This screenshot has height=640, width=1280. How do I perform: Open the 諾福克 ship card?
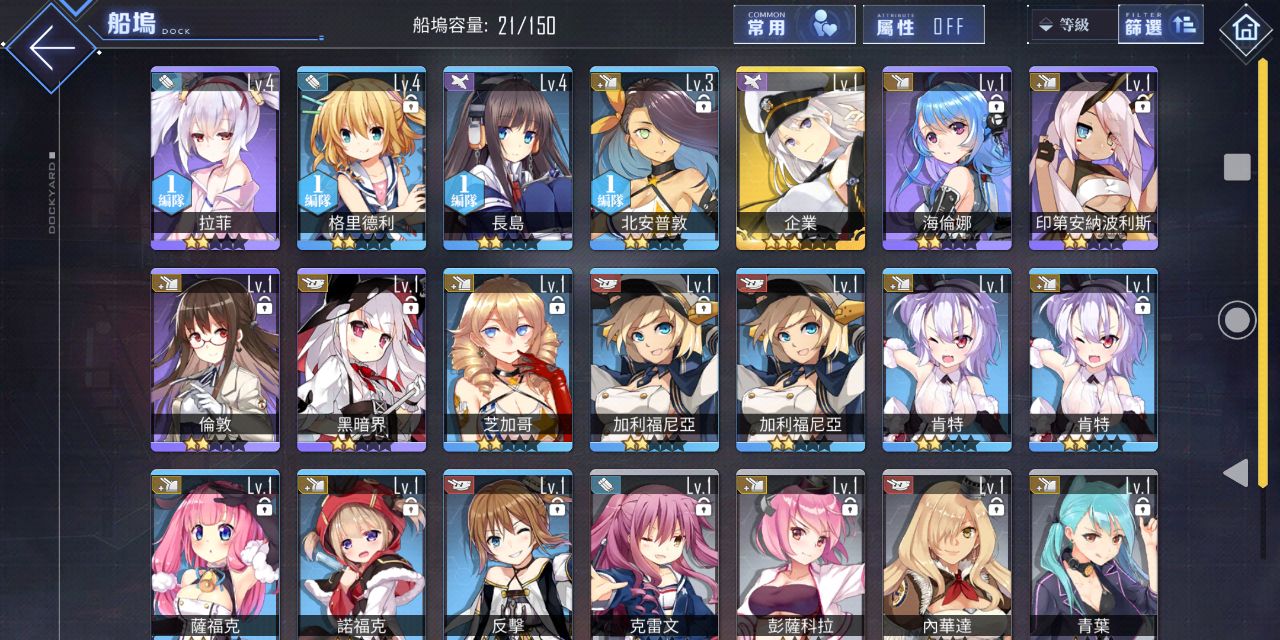tap(361, 555)
